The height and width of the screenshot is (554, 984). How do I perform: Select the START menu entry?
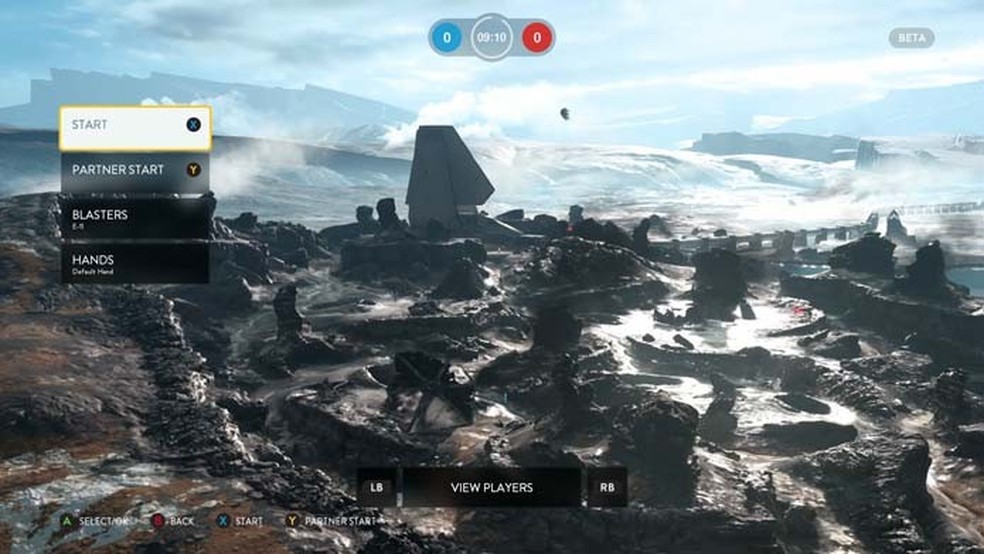click(135, 128)
